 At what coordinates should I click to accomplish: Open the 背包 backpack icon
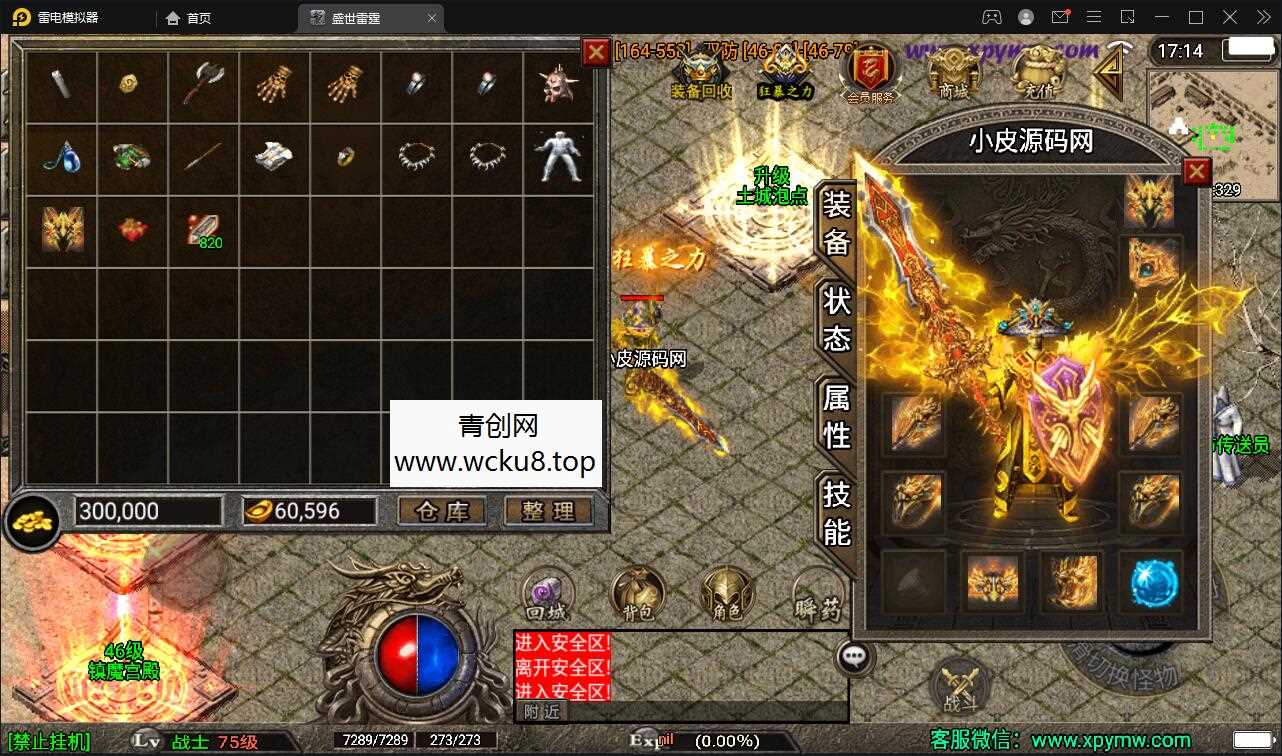pos(636,594)
